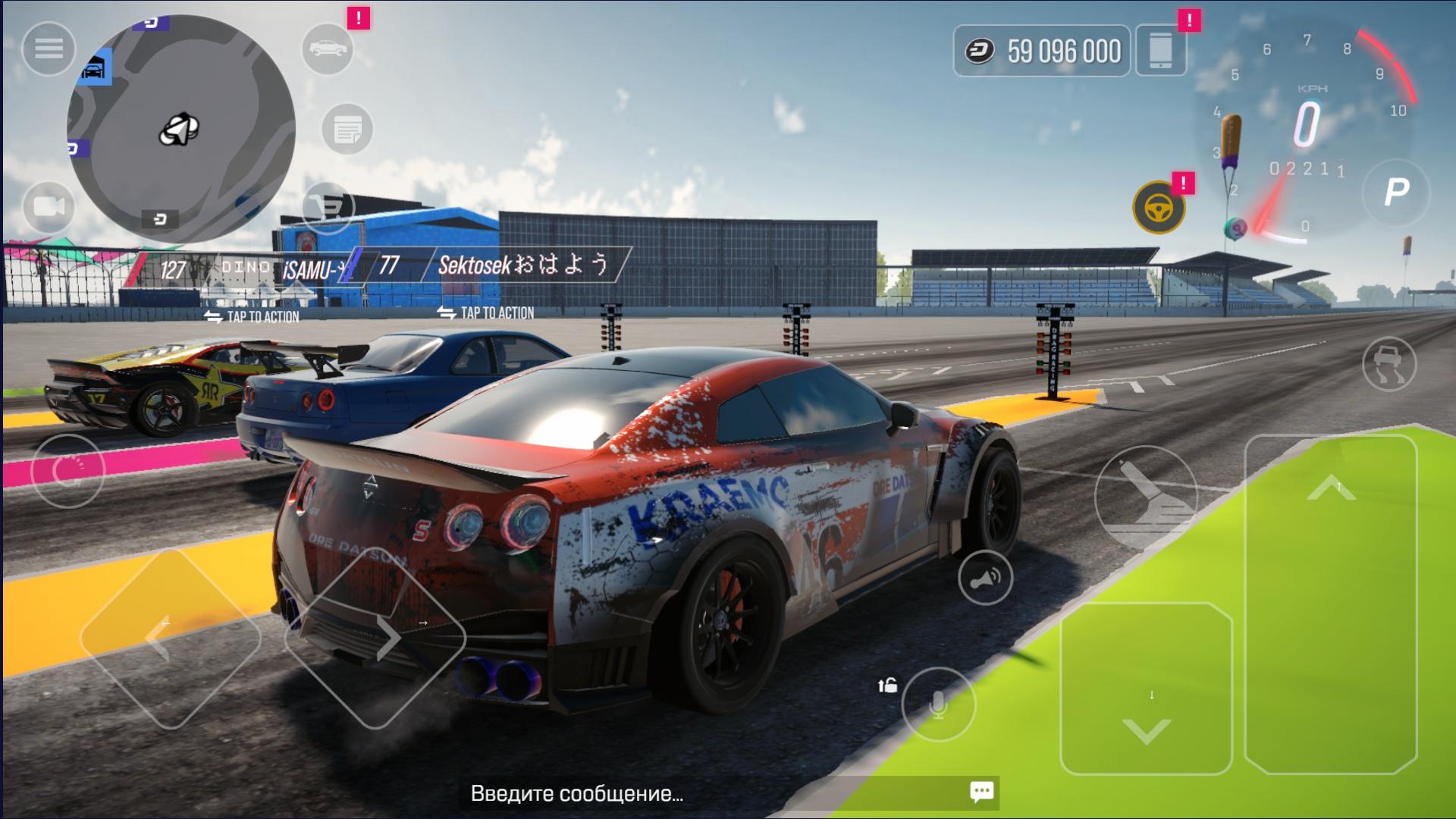Open the steering wheel control settings icon
This screenshot has width=1456, height=819.
(1159, 206)
